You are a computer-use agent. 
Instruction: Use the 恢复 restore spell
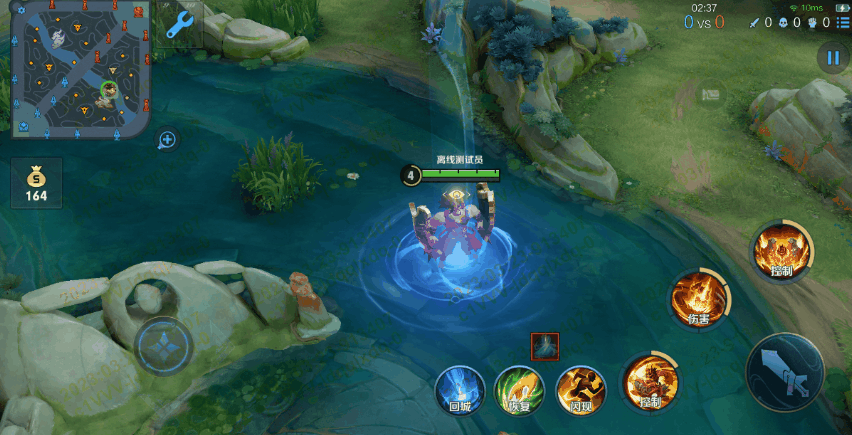tap(520, 389)
